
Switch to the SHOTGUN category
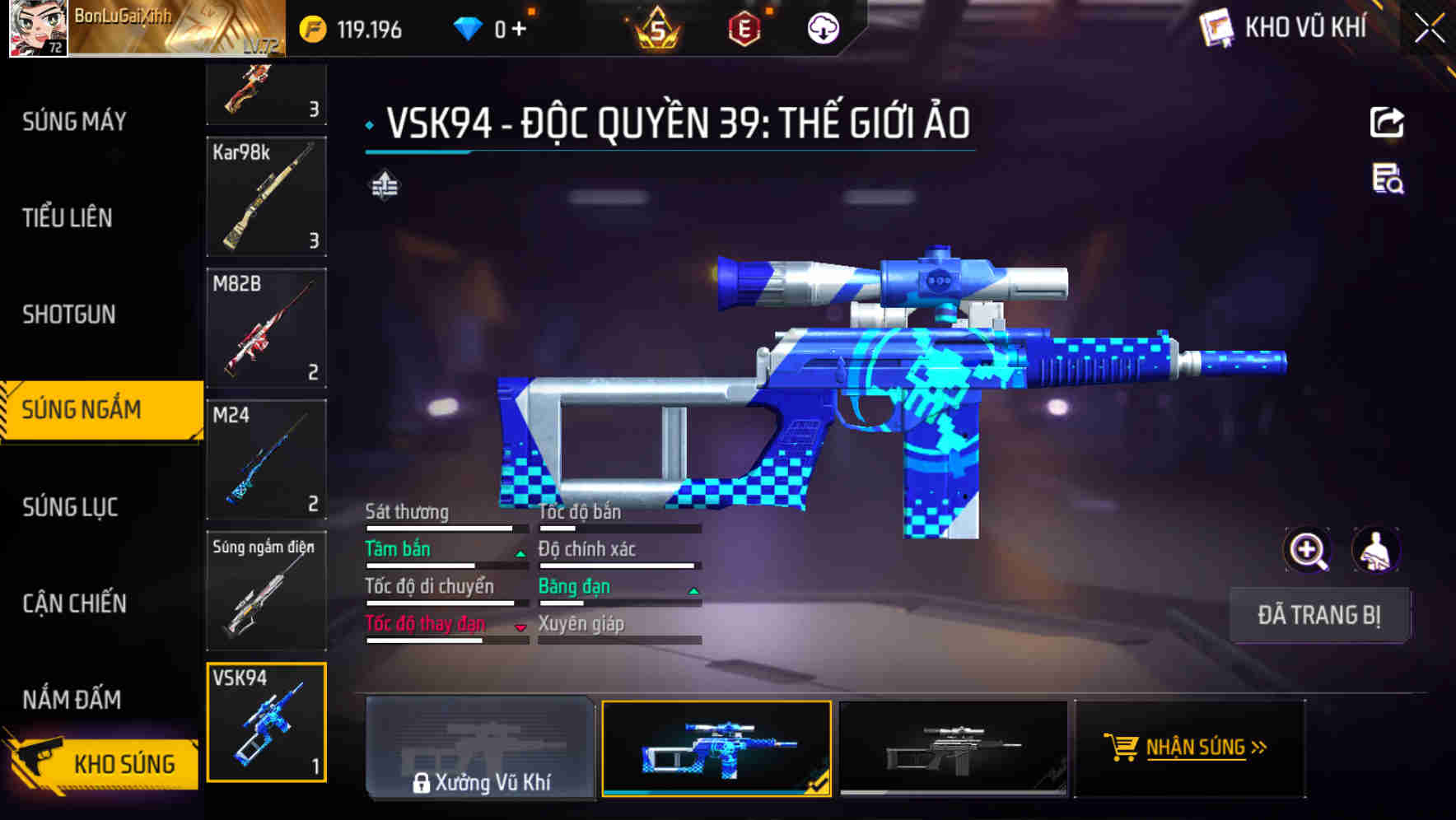tap(70, 315)
